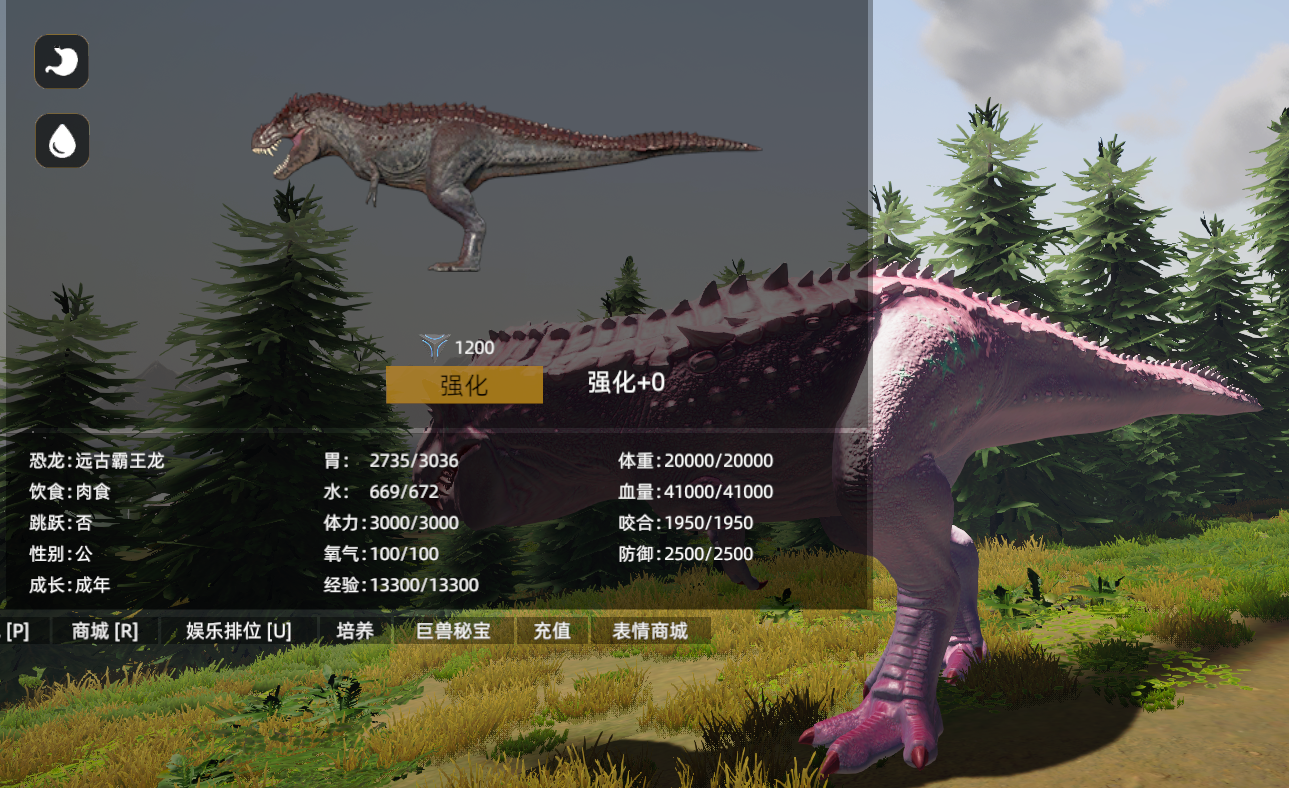Screen dimensions: 1289x788
Task: Click the 性别:公 gender entry
Action: [57, 553]
